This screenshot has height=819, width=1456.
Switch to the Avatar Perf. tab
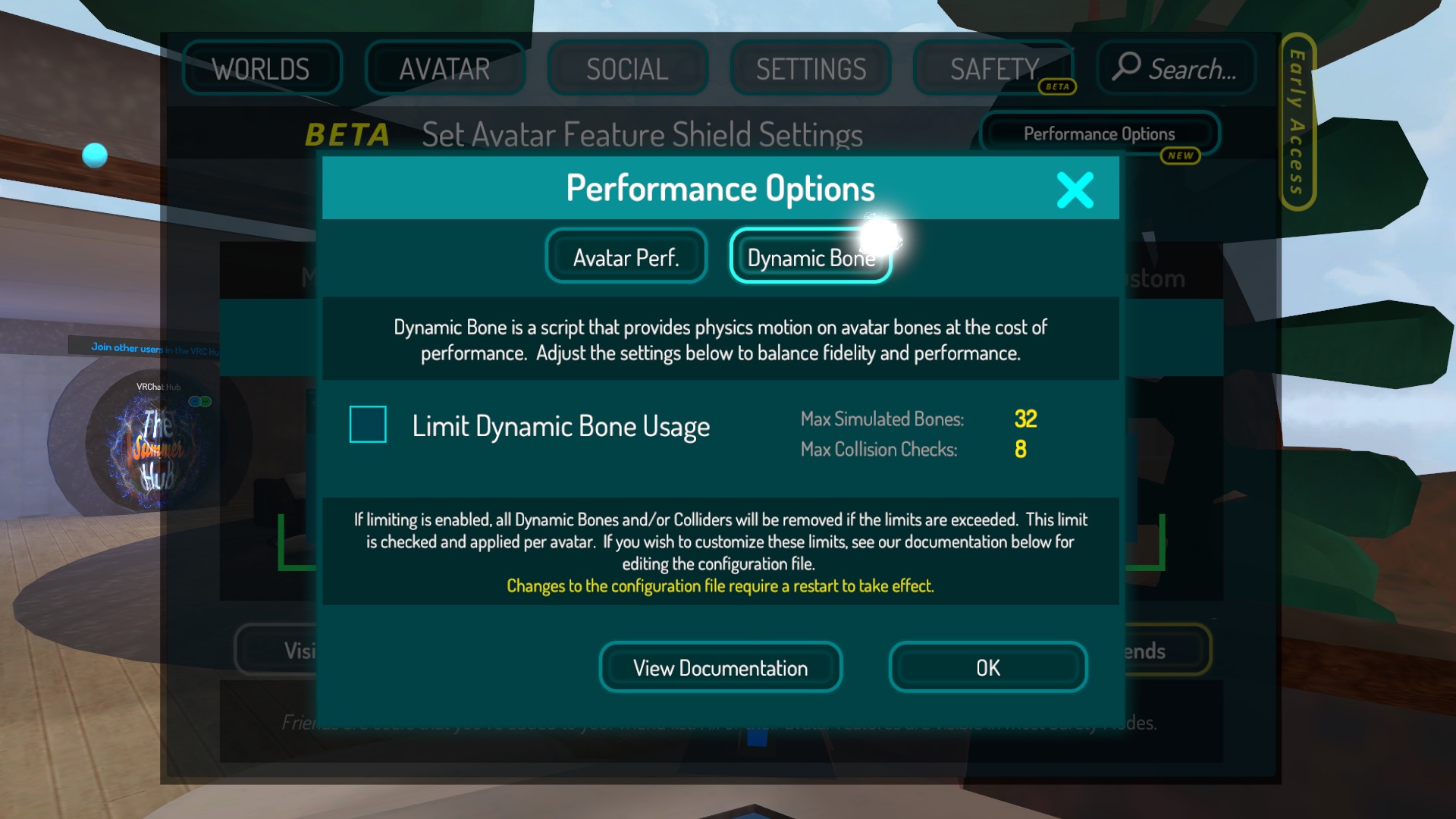(626, 257)
